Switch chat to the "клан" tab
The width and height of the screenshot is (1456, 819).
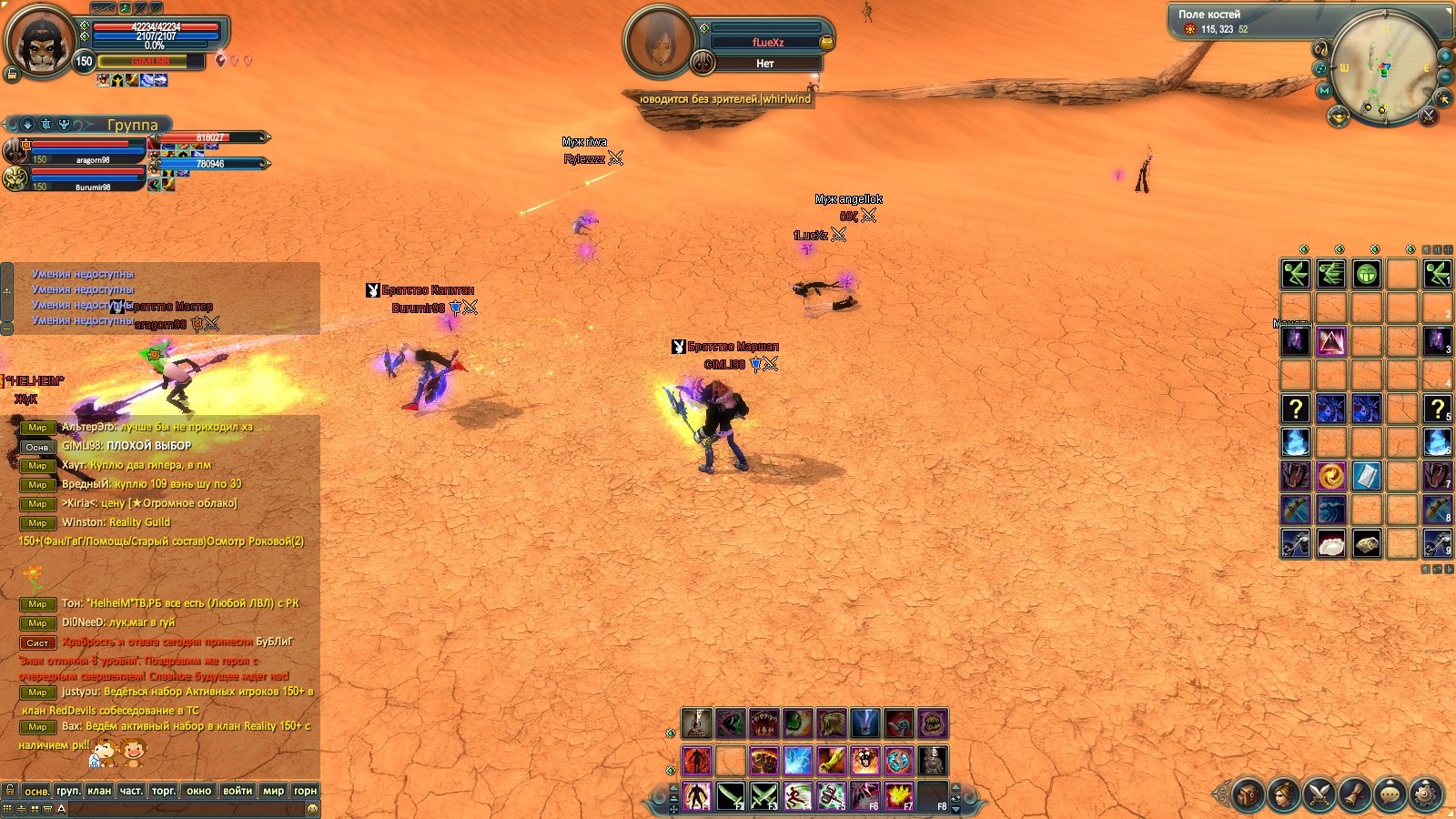[99, 791]
